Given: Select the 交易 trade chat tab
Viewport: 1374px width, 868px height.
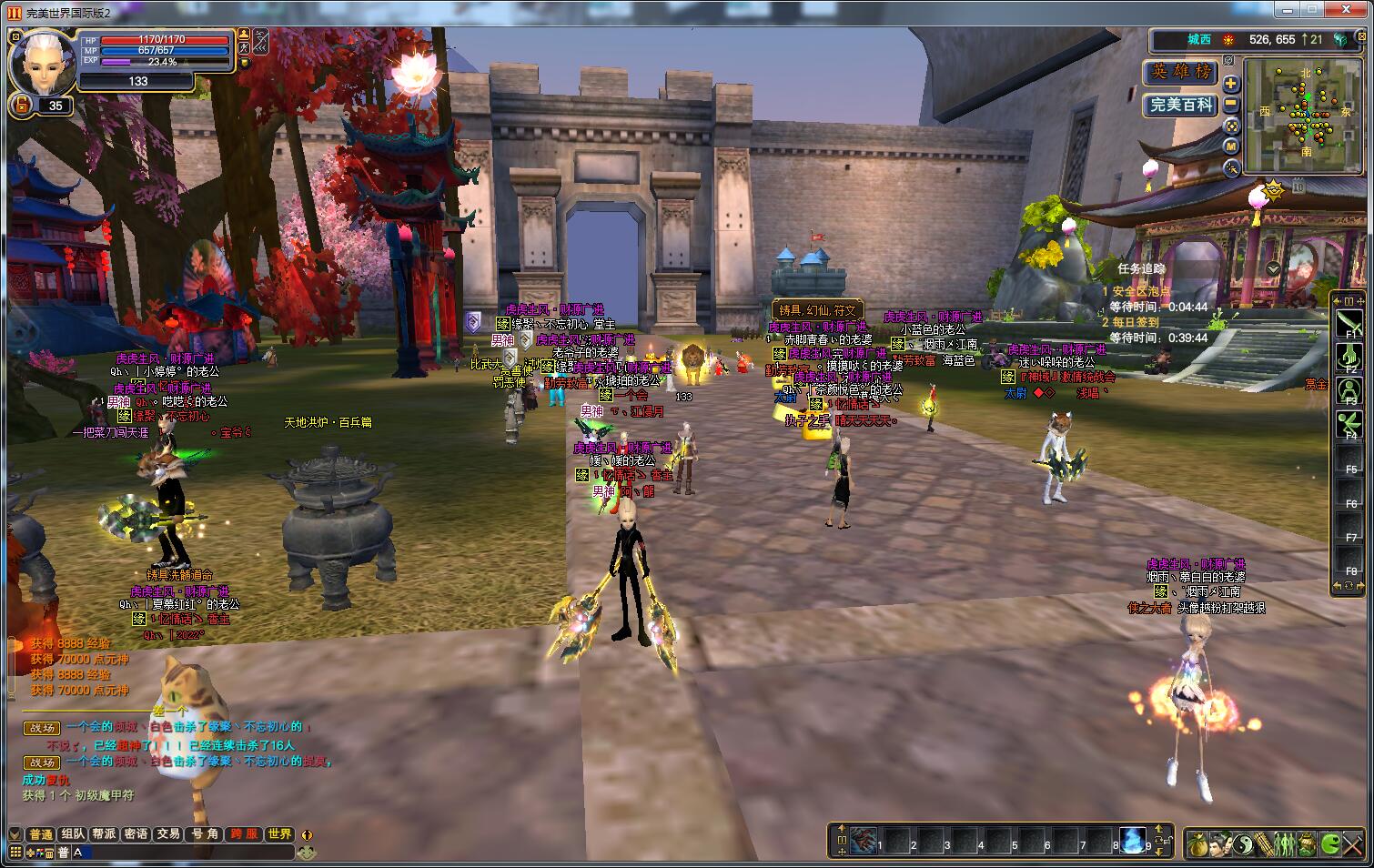Looking at the screenshot, I should (167, 834).
